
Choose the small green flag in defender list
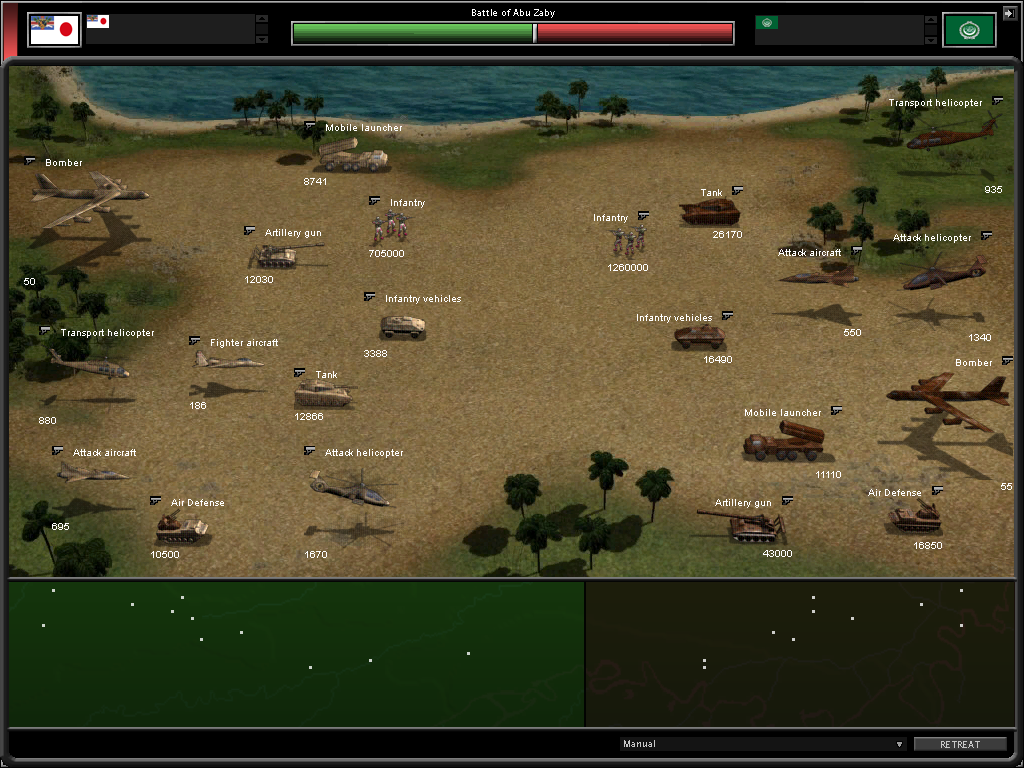pyautogui.click(x=767, y=22)
